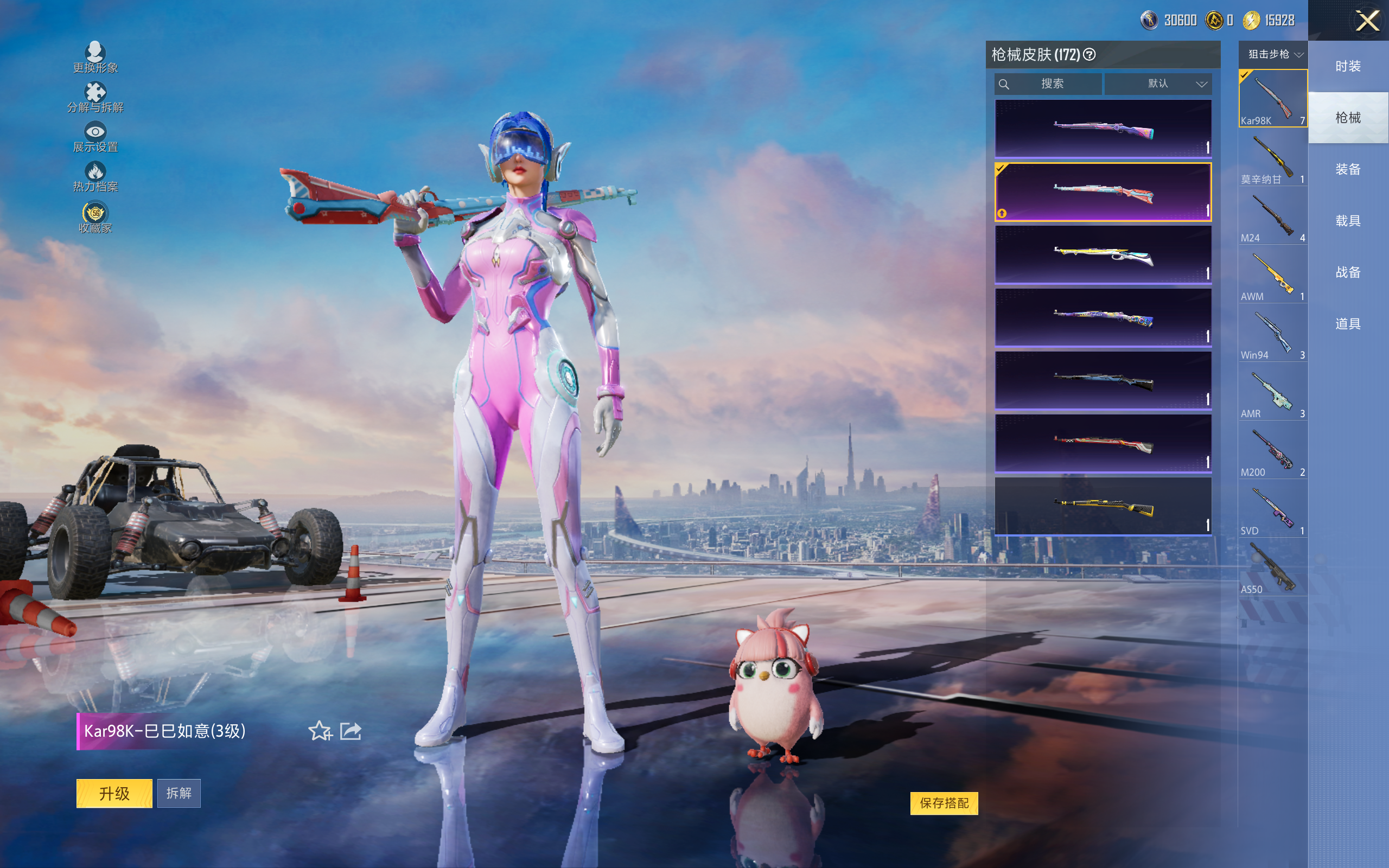This screenshot has width=1389, height=868.
Task: Share the skin using the share icon
Action: click(x=351, y=731)
